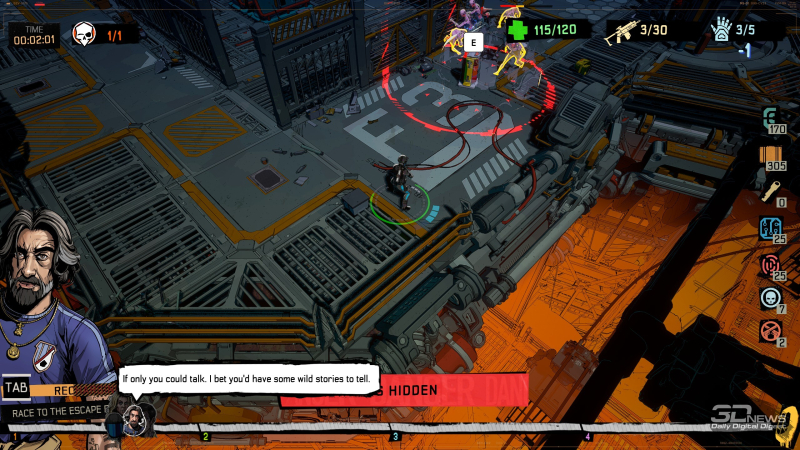Click the white skull resource icon
800x450 pixels.
pos(770,298)
